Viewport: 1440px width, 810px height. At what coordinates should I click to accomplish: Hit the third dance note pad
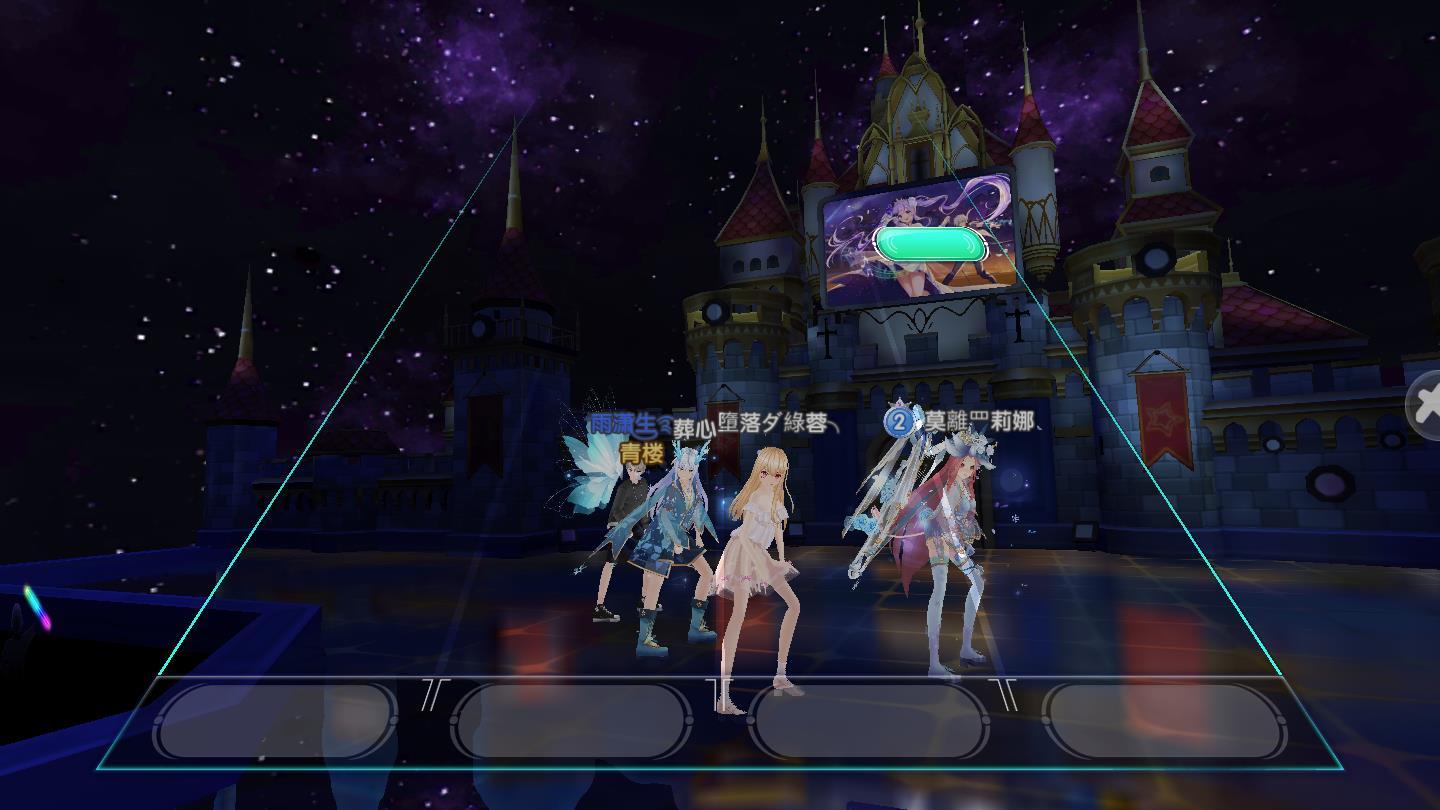click(x=870, y=720)
